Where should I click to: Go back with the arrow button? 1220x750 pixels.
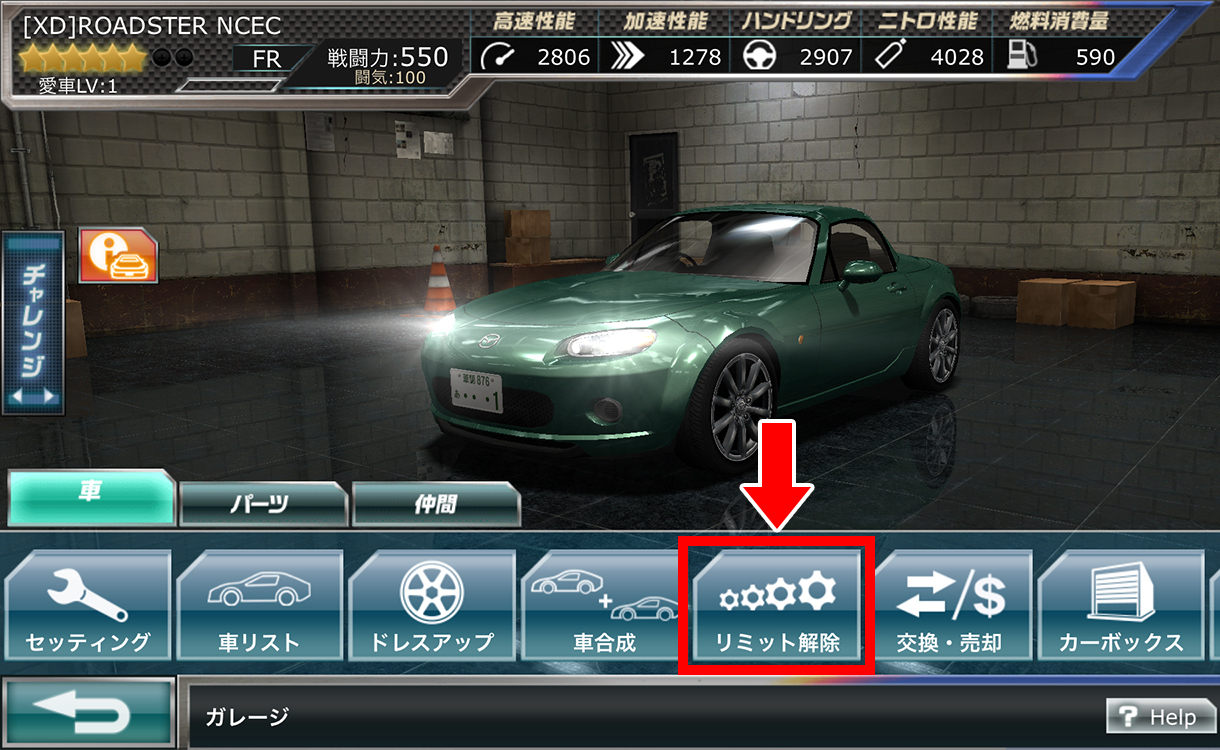point(88,712)
